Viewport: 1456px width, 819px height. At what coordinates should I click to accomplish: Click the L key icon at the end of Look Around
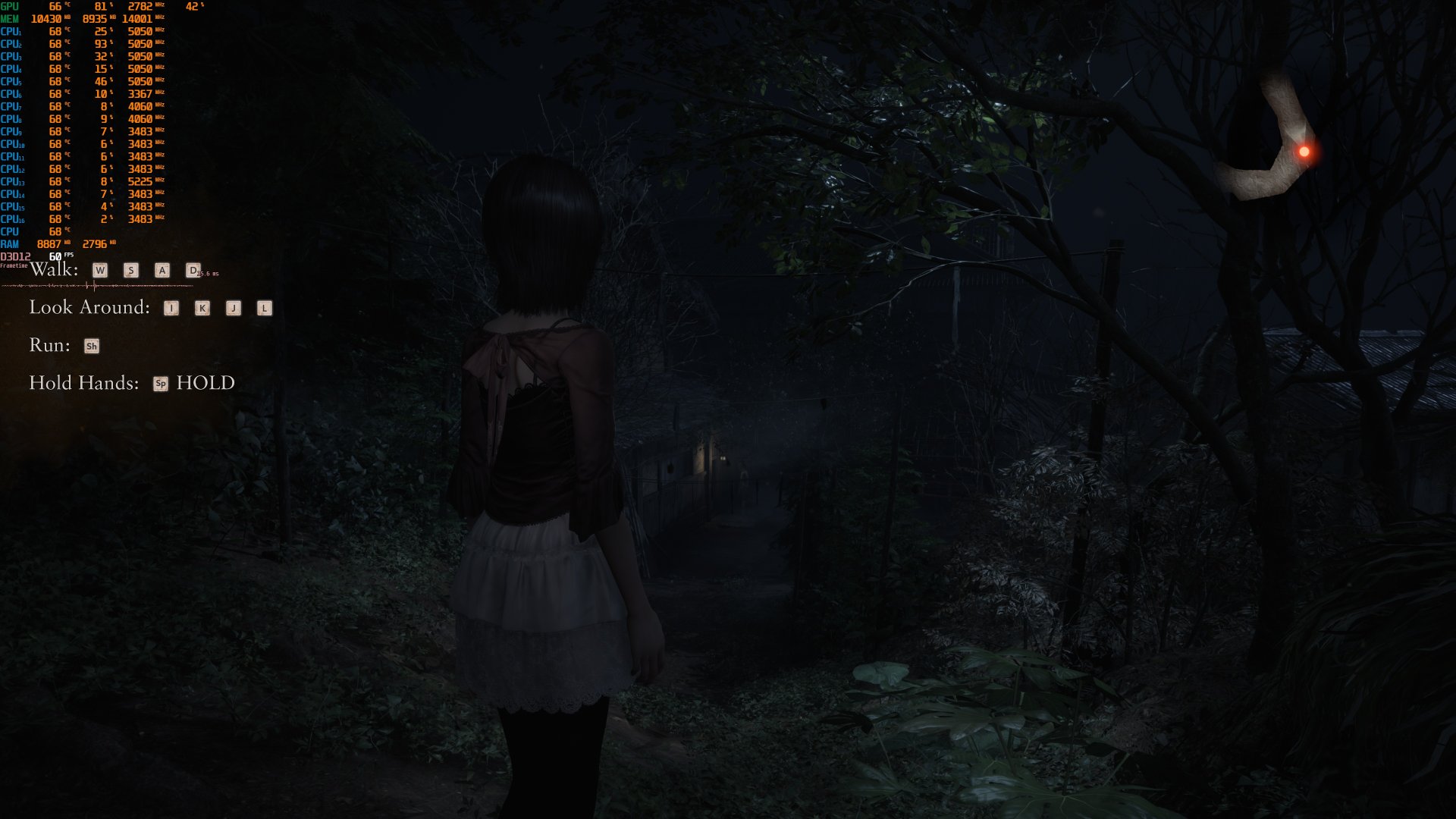point(264,308)
